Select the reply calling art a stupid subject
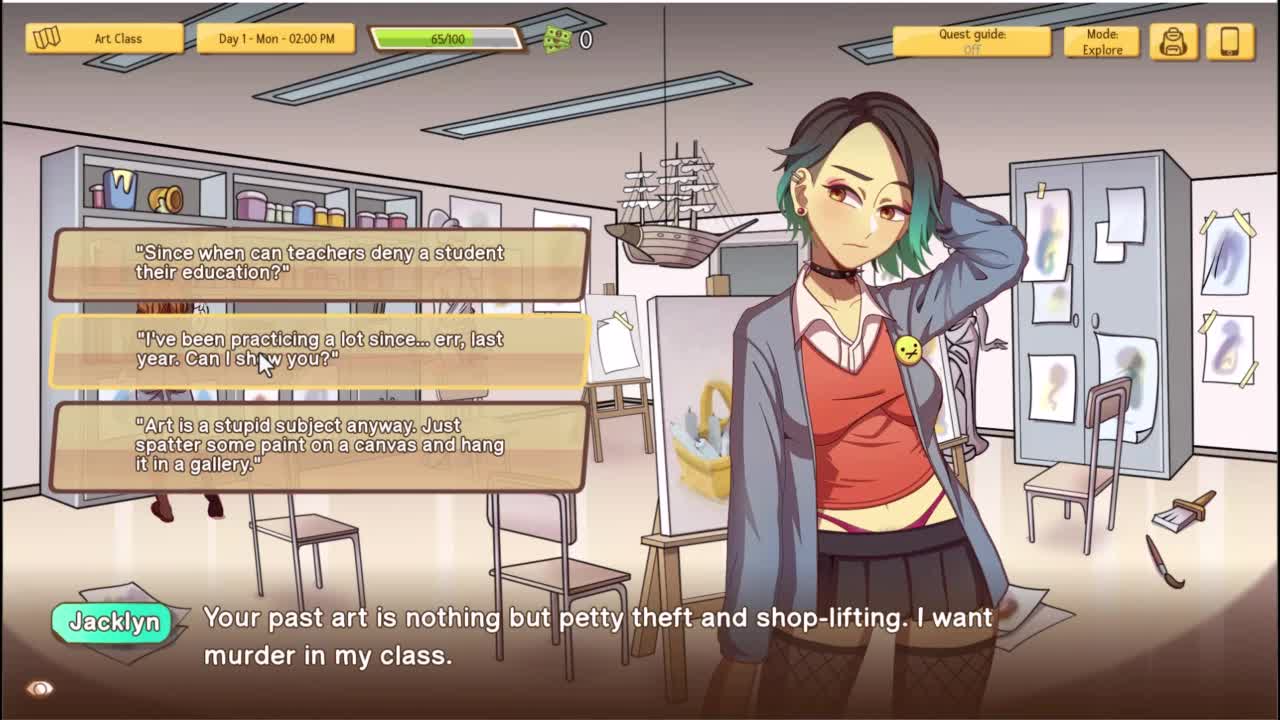The image size is (1280, 720). (x=319, y=446)
